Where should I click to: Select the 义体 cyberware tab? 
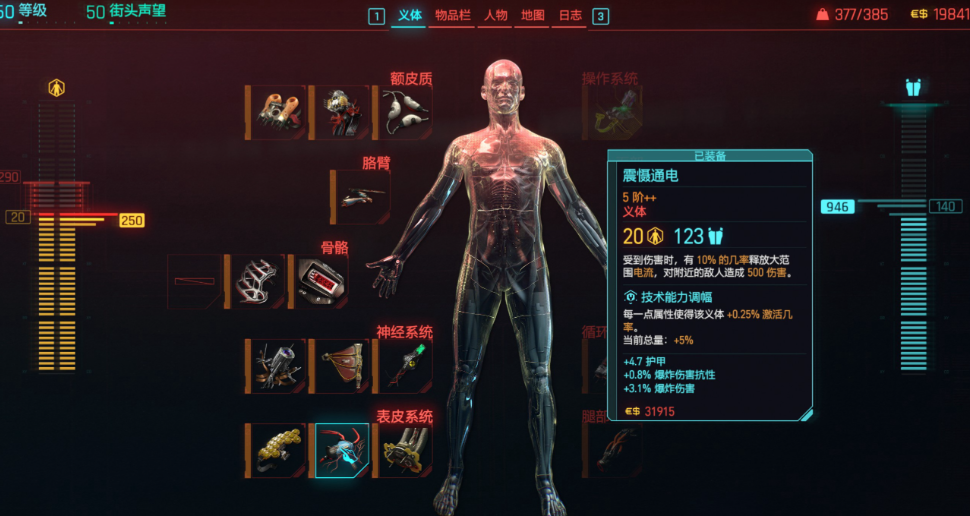[409, 15]
